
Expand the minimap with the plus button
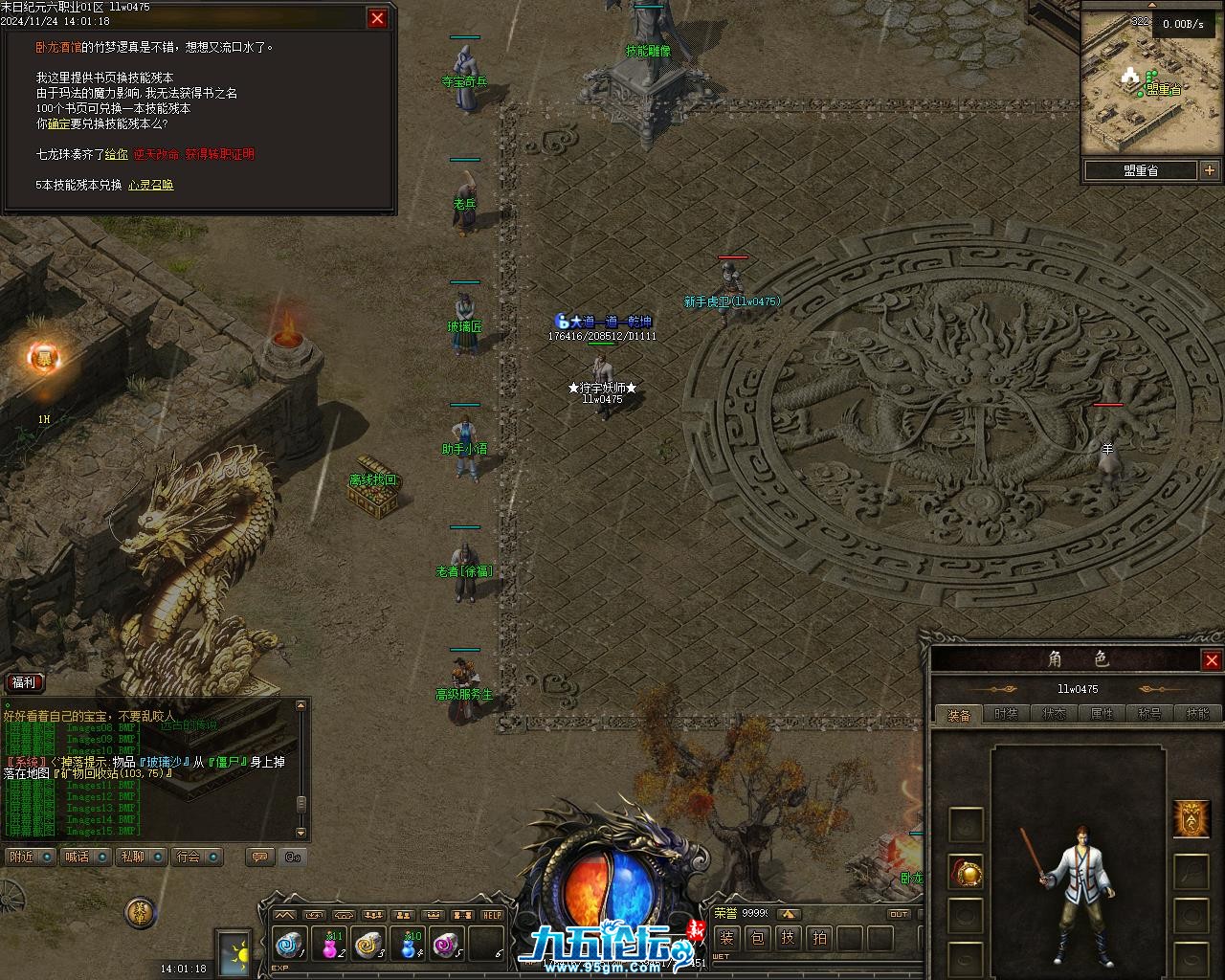coord(1210,170)
